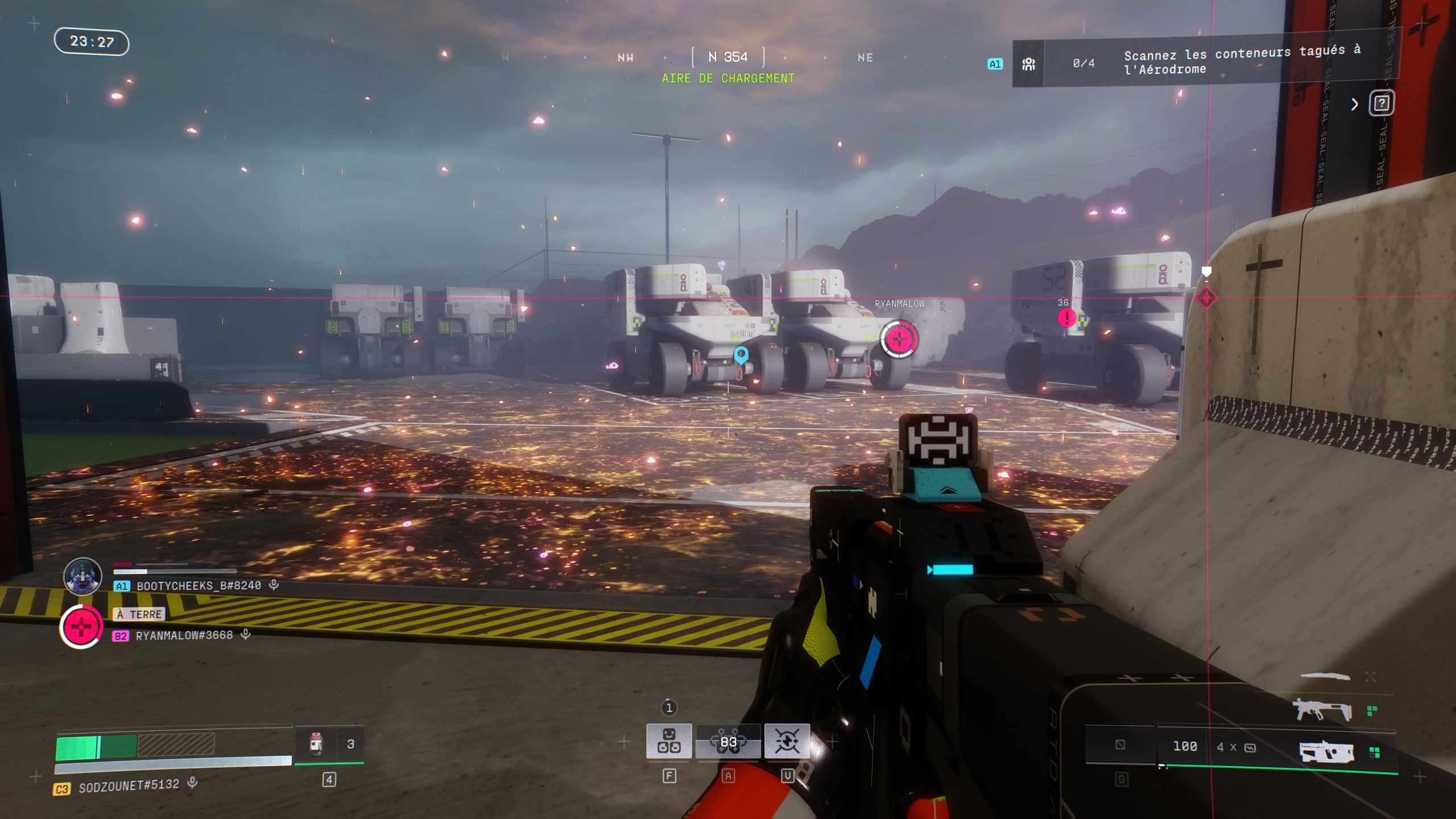Click your SODZOUNET#5132 player name tag
Screen dimensions: 1456x819
(129, 786)
